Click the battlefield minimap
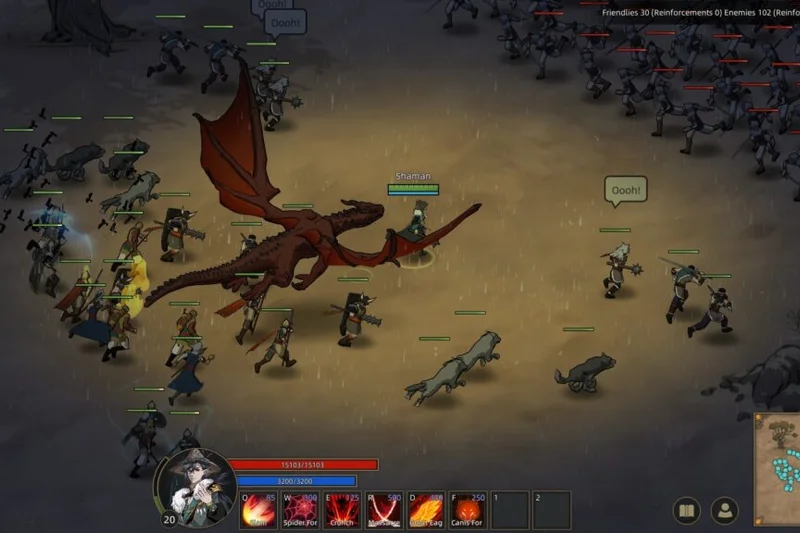Viewport: 800px width, 533px height. [x=778, y=467]
